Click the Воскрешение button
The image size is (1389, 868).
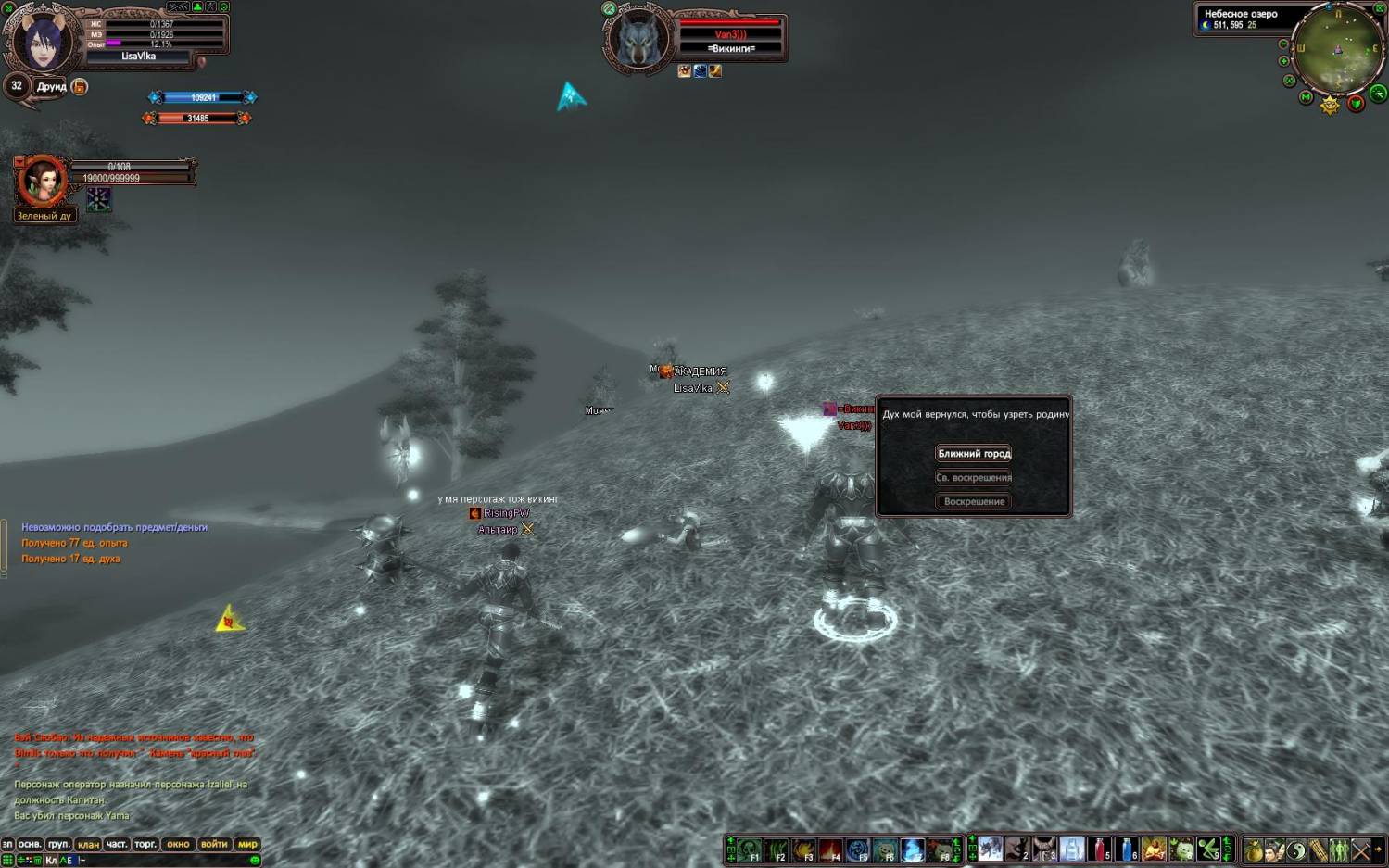(x=973, y=502)
